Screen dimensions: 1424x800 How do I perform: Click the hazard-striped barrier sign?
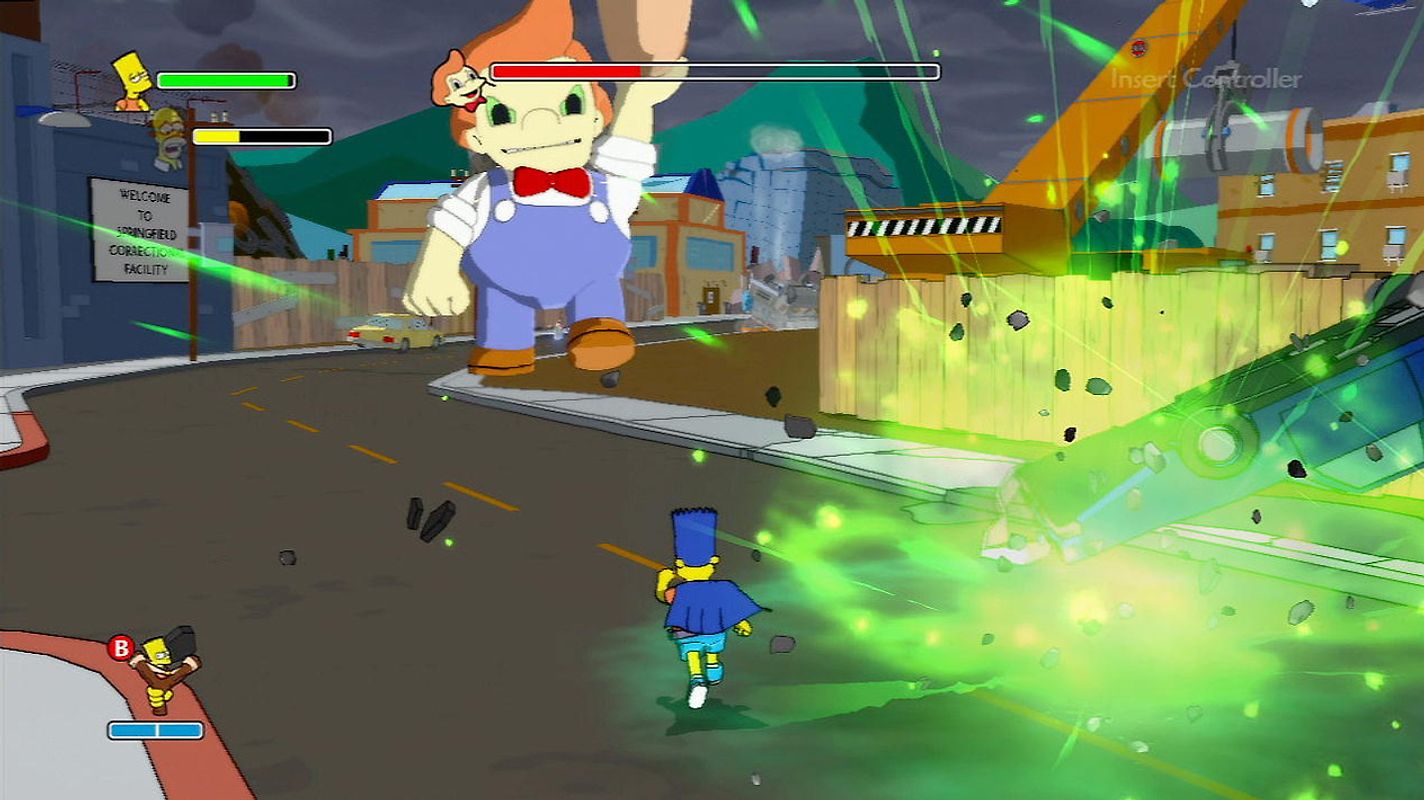pos(915,225)
